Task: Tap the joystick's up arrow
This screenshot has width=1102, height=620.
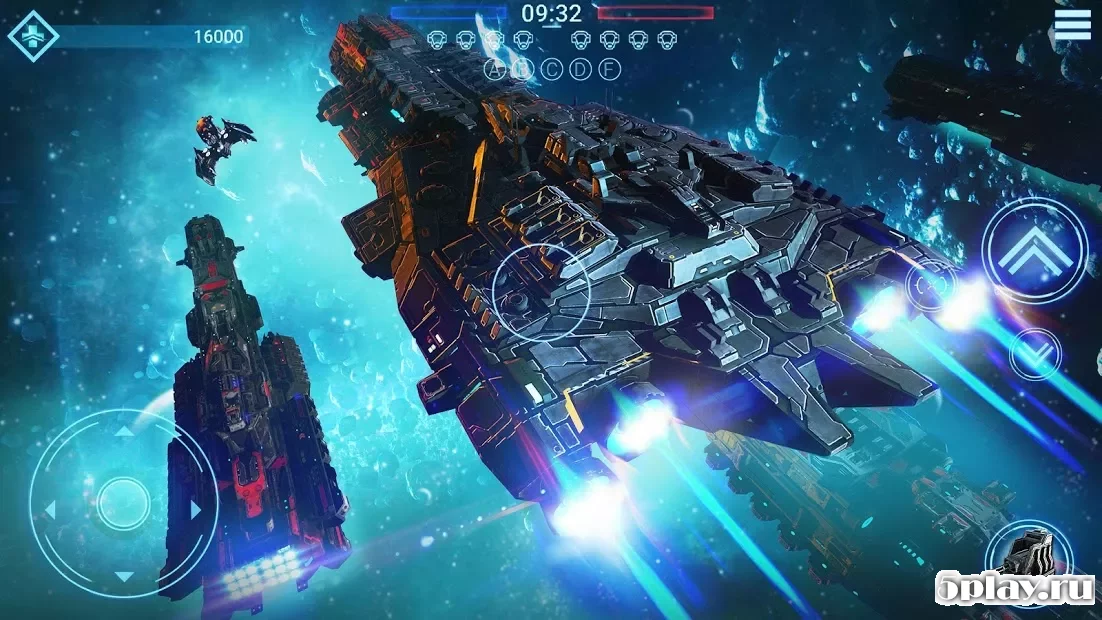Action: point(123,432)
